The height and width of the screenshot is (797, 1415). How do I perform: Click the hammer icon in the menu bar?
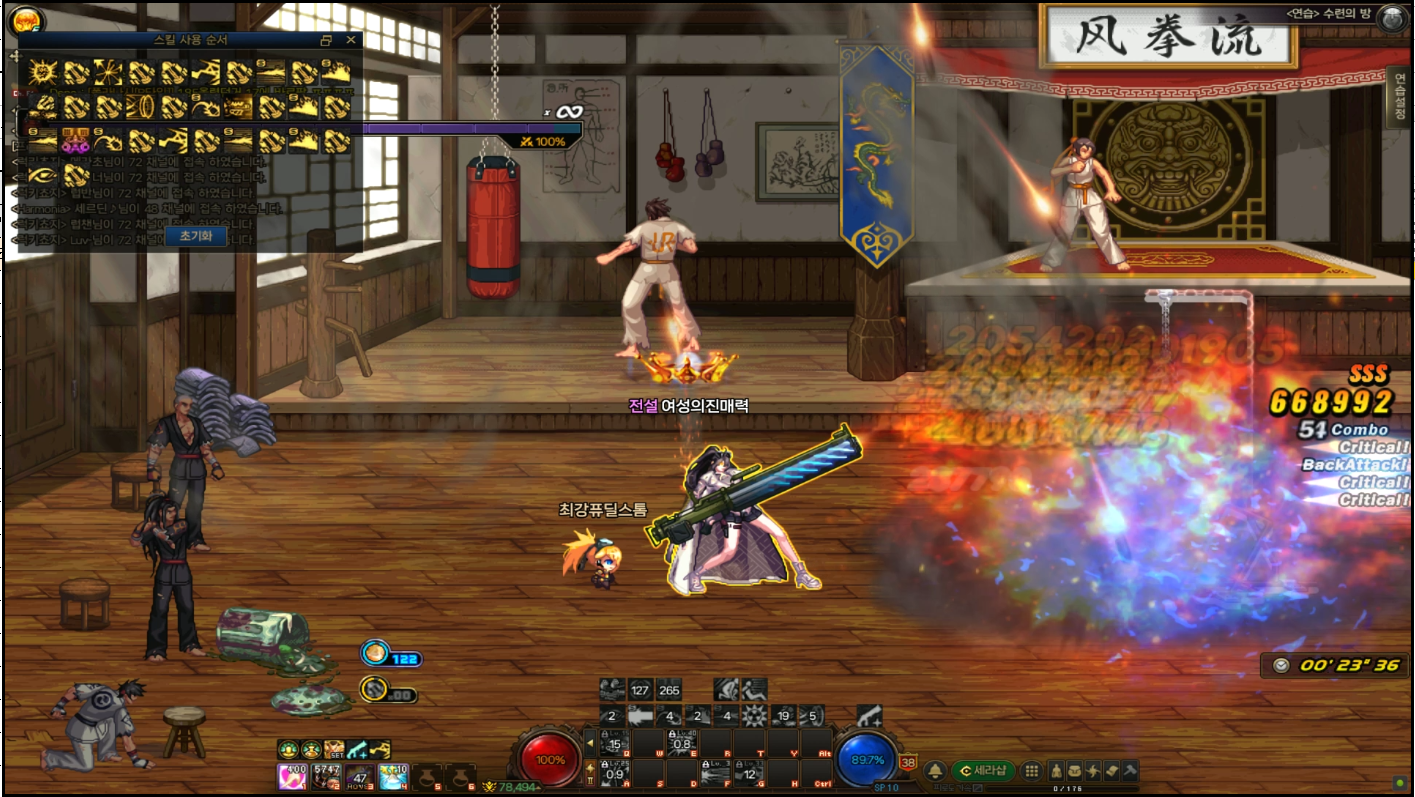tap(1129, 771)
